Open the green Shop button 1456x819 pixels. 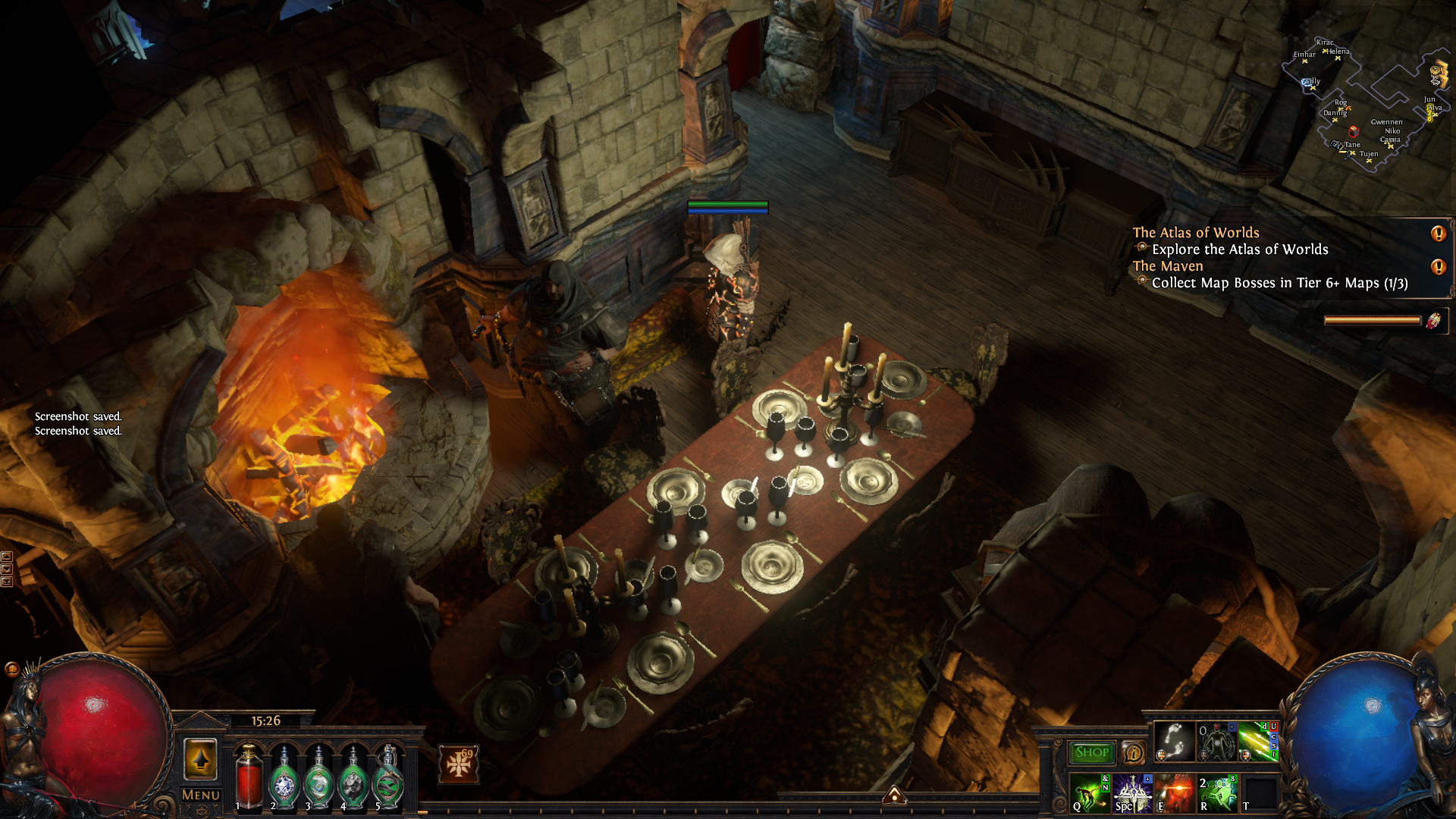point(1091,752)
